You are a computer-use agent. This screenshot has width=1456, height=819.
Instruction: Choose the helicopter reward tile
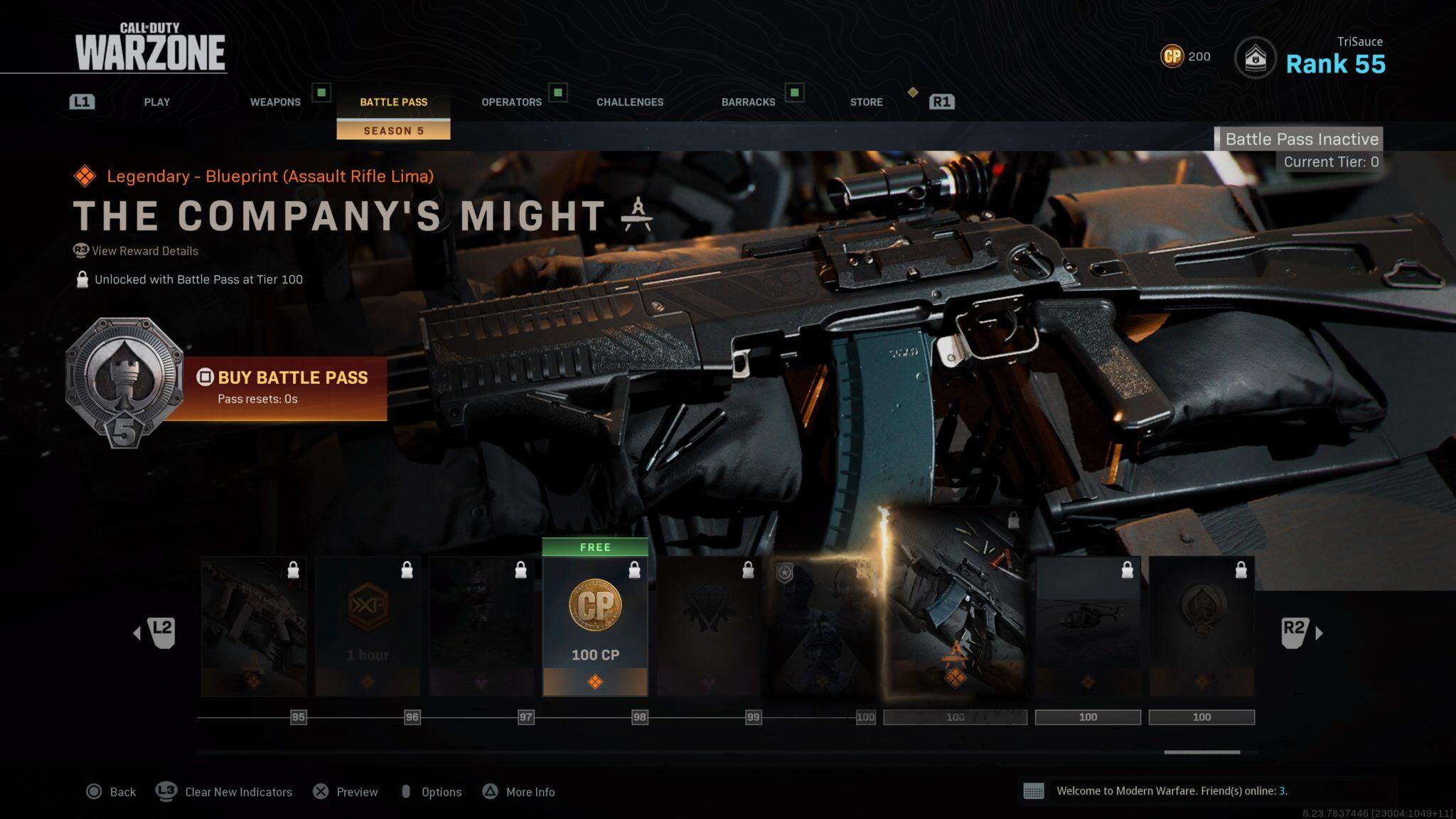coord(1088,626)
